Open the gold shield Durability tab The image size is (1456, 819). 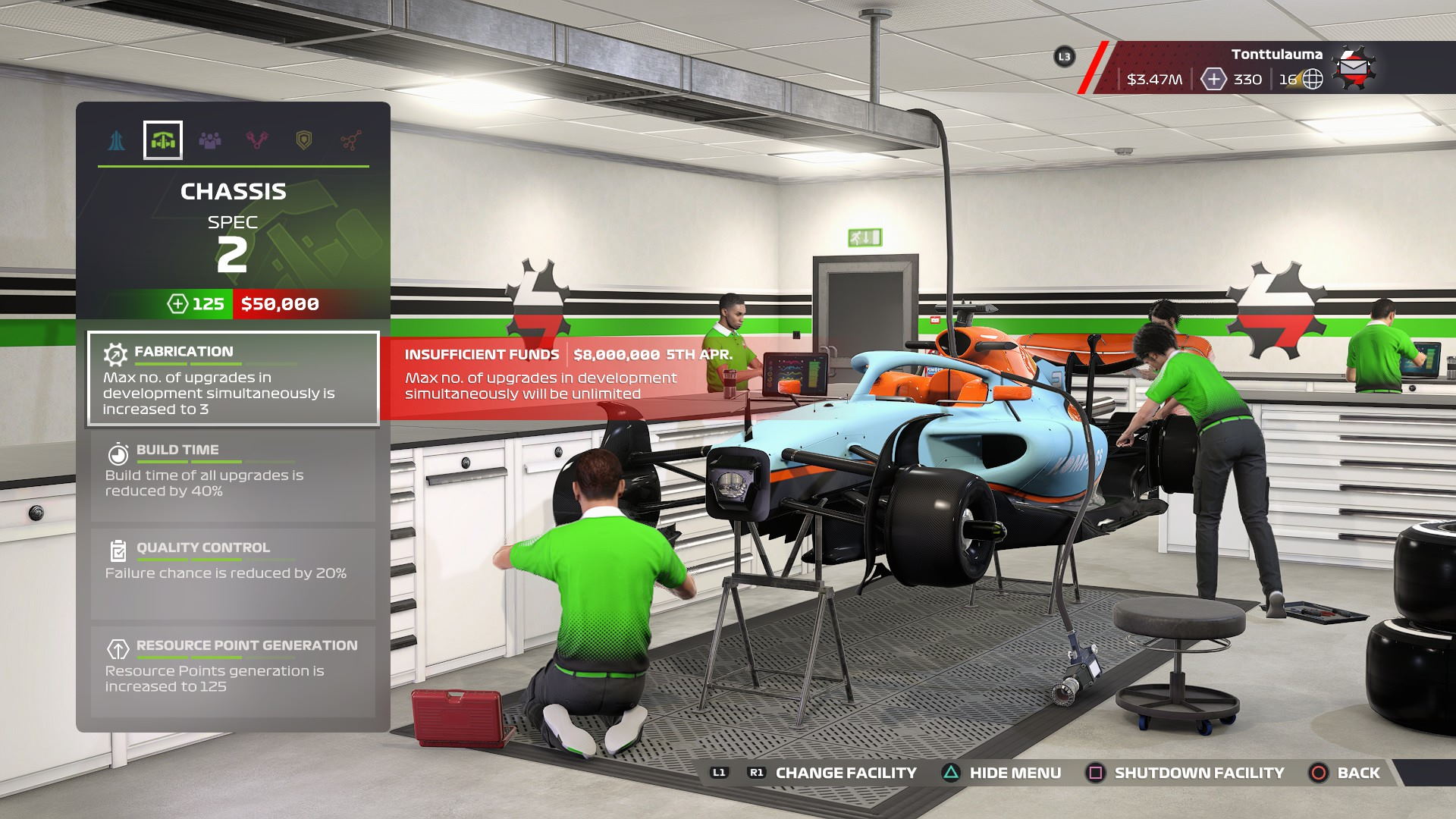[303, 140]
